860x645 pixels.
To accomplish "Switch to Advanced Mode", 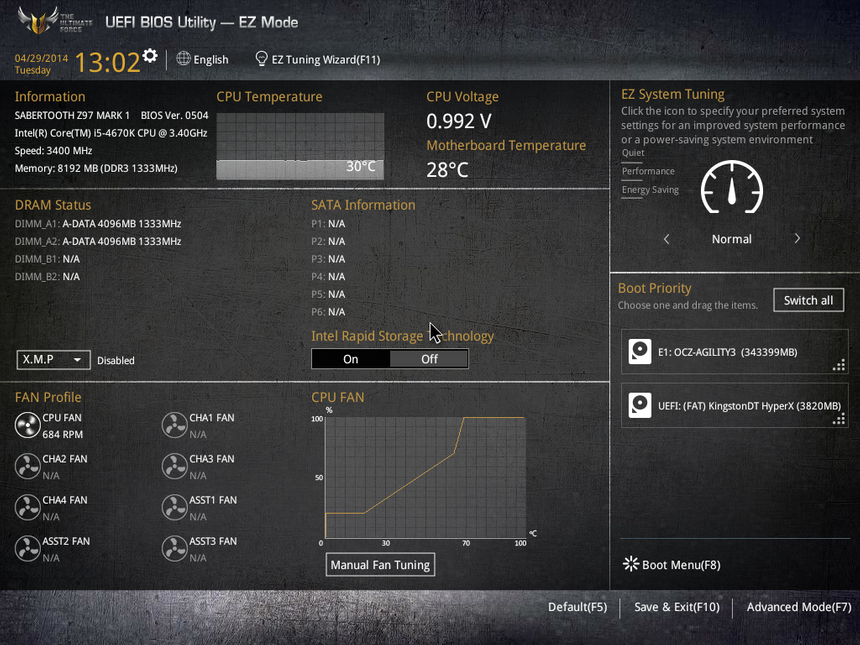I will click(798, 607).
